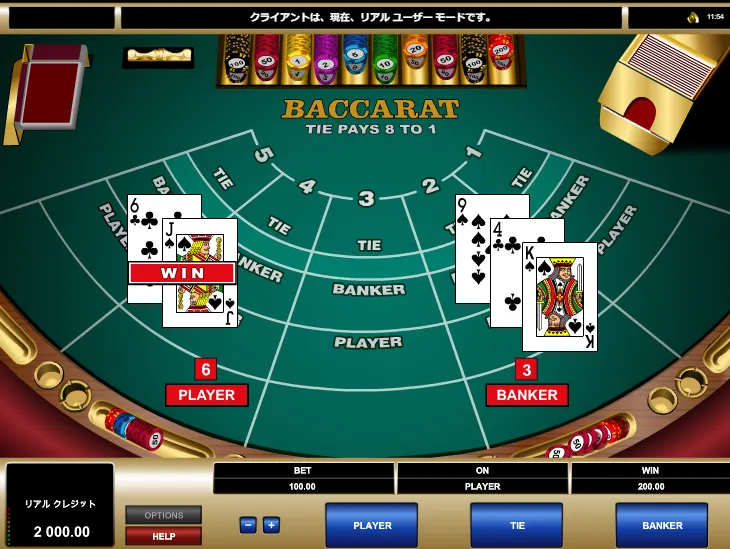Select the centre BANKER area on the felt
Viewport: 730px width, 549px height.
(x=369, y=290)
